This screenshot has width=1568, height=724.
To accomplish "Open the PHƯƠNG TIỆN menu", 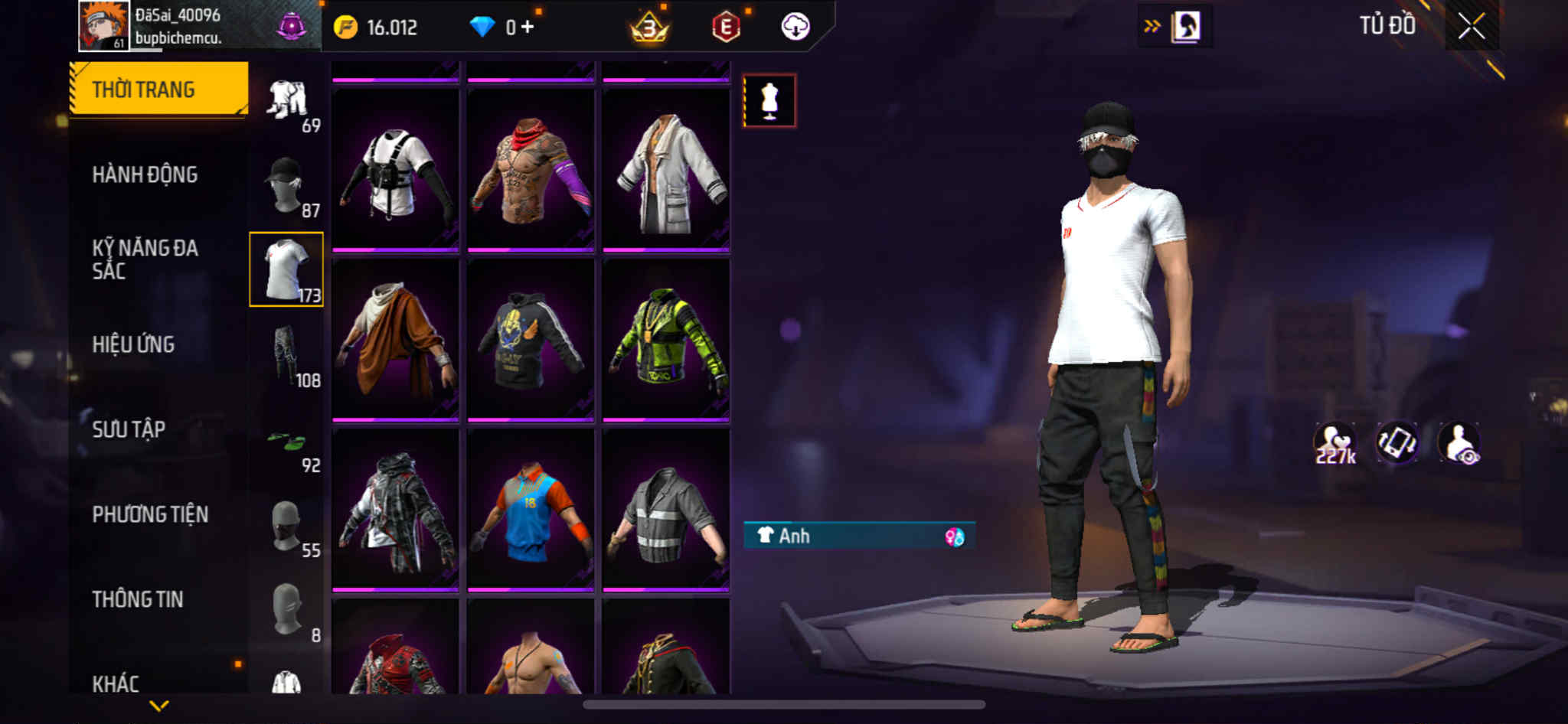I will [150, 514].
